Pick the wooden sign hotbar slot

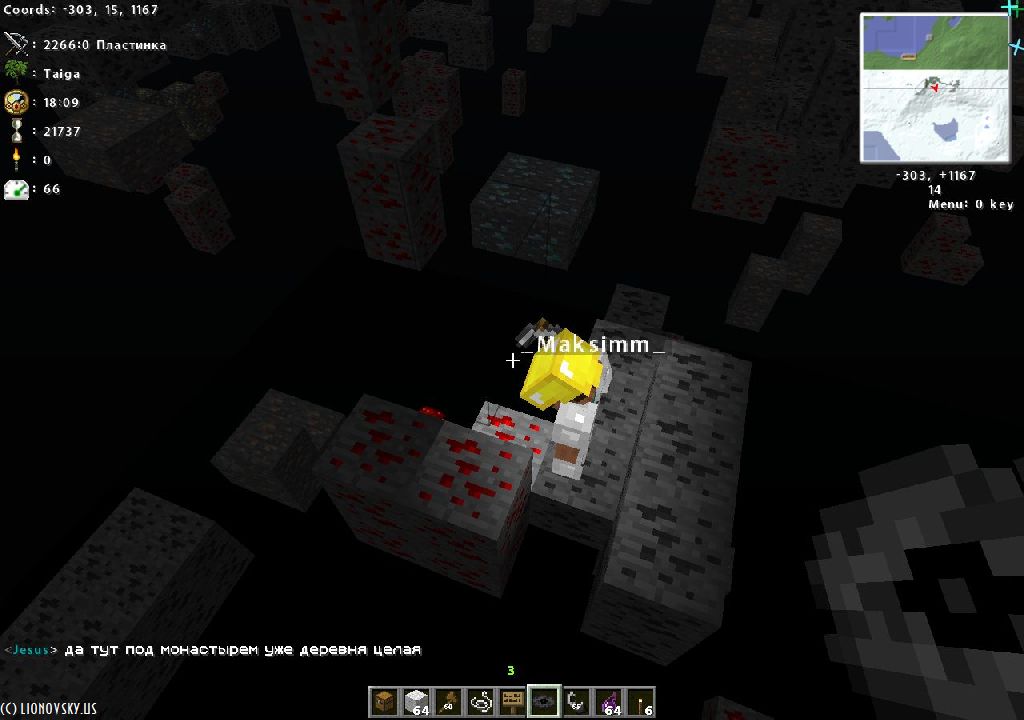click(x=512, y=703)
